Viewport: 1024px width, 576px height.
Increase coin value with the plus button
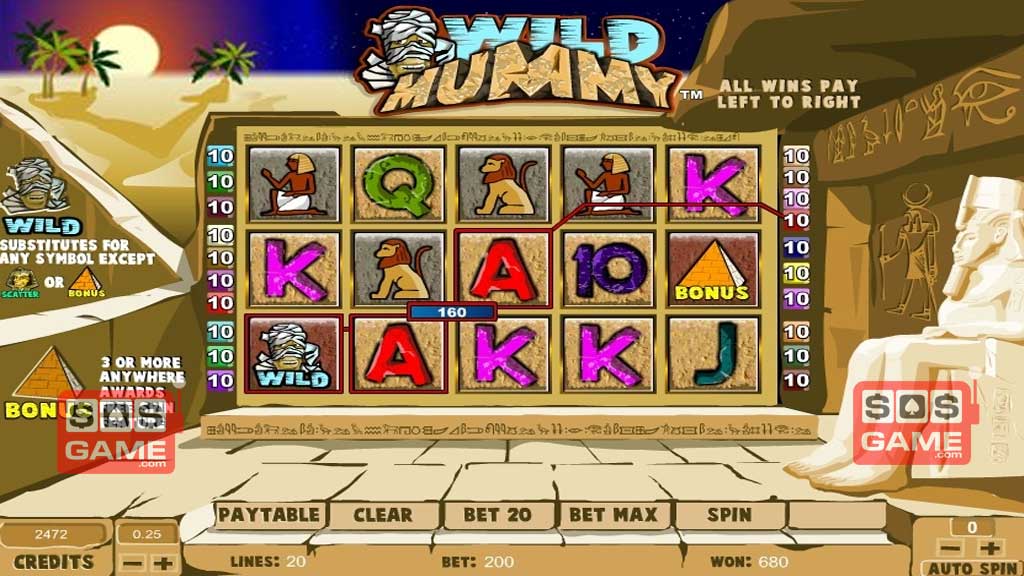(x=163, y=562)
